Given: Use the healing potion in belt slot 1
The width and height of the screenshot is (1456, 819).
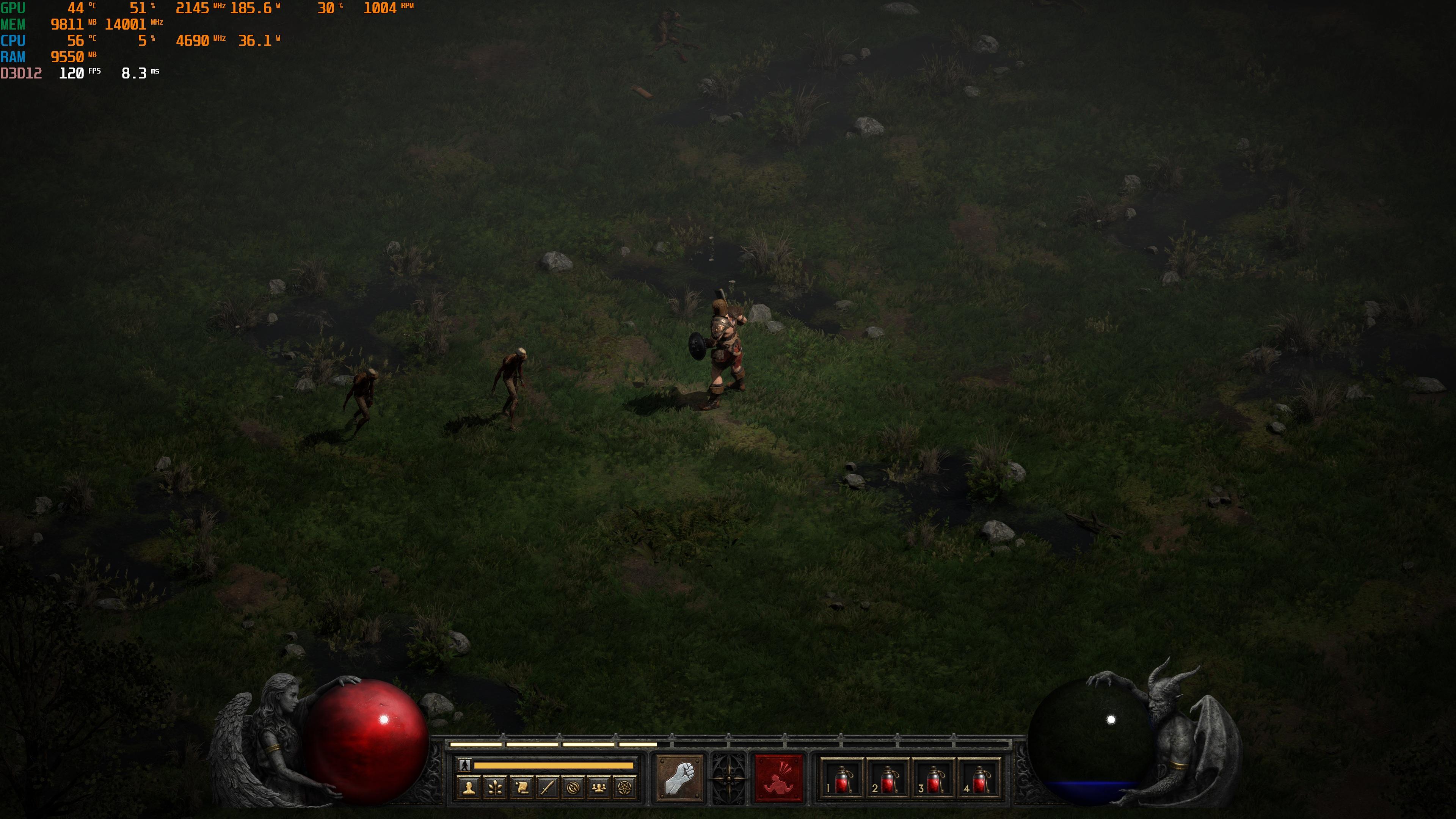Looking at the screenshot, I should click(841, 779).
